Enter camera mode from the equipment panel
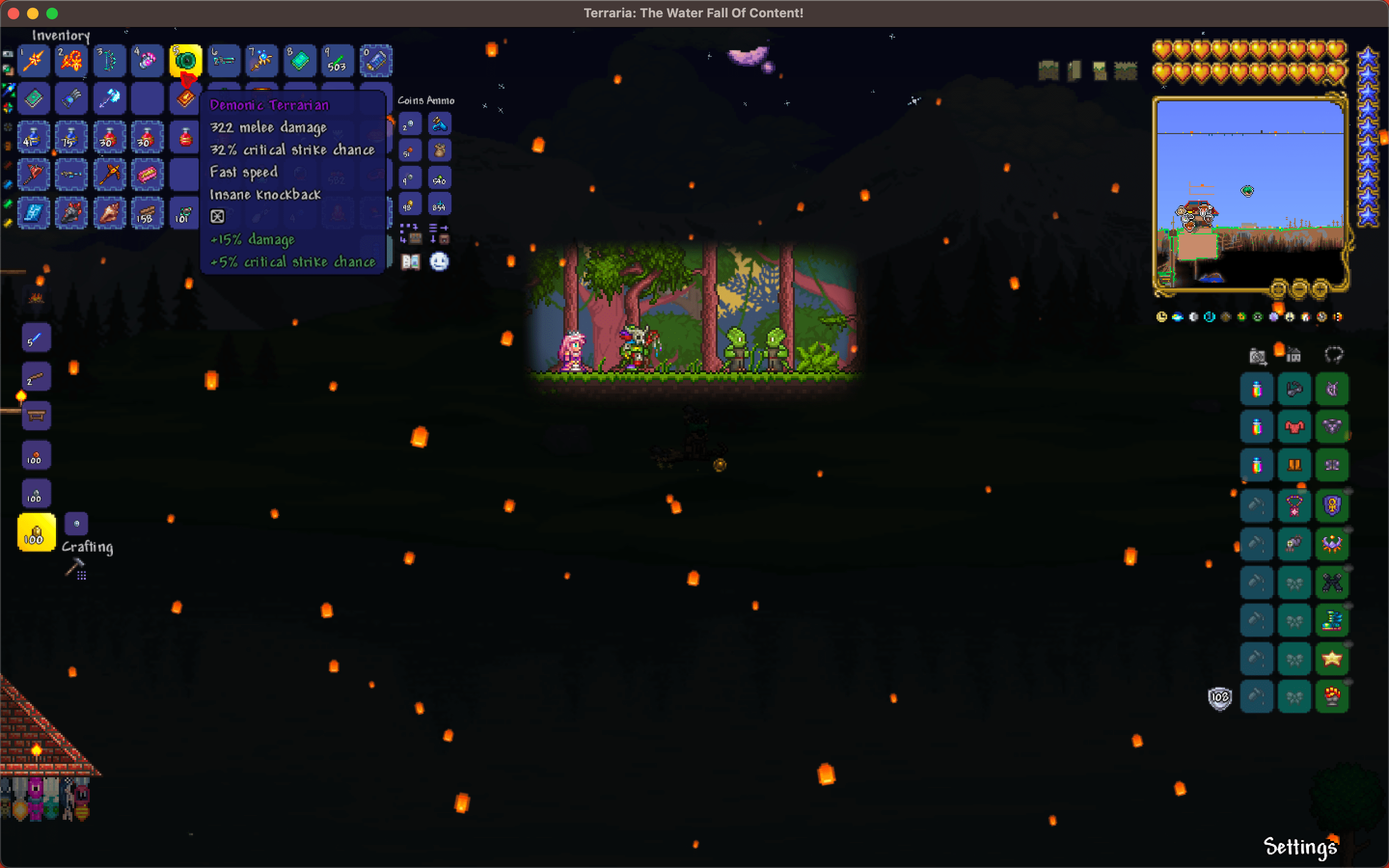Image resolution: width=1389 pixels, height=868 pixels. pyautogui.click(x=1257, y=356)
